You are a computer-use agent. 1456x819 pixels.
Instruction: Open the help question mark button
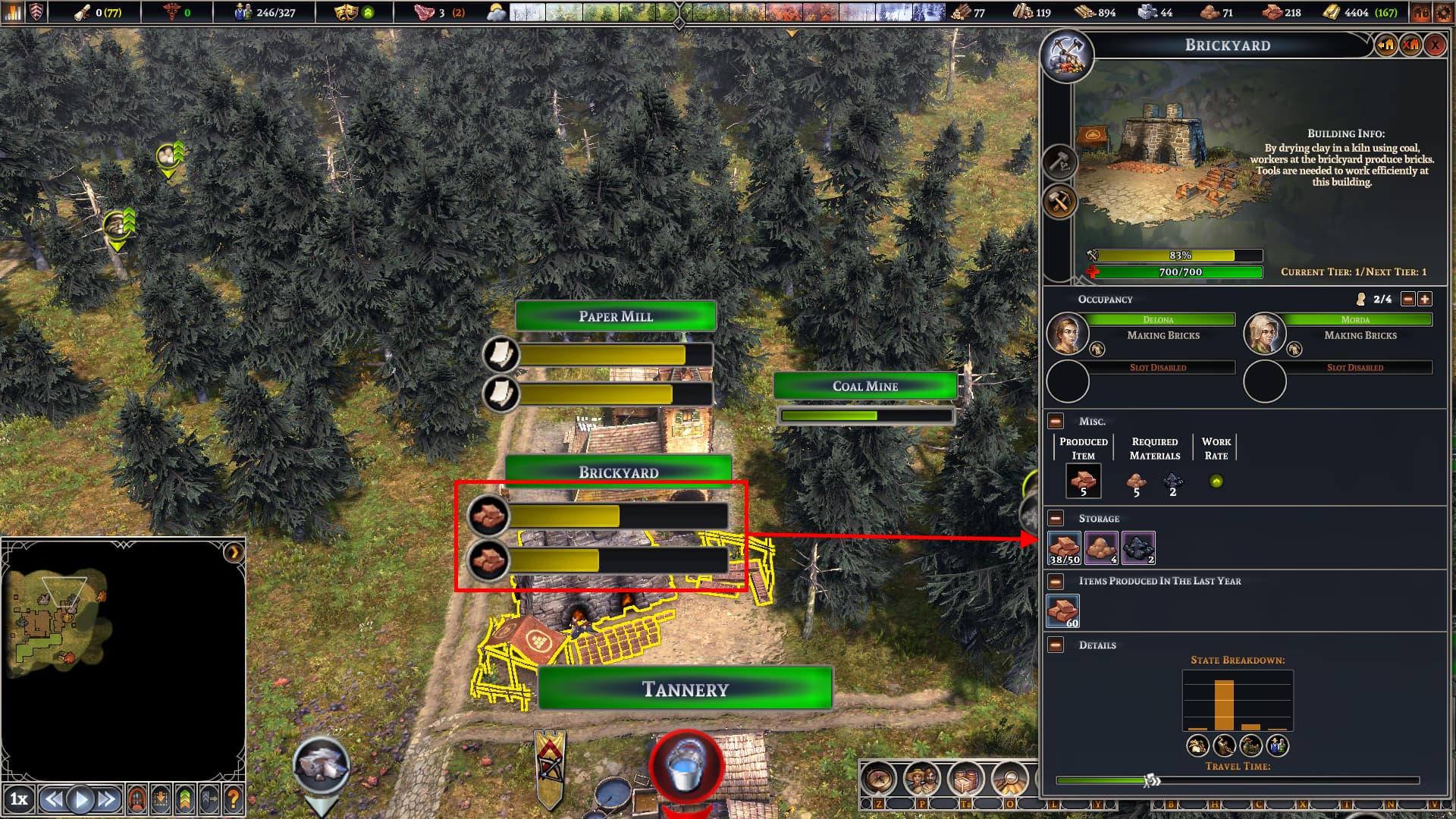[234, 799]
